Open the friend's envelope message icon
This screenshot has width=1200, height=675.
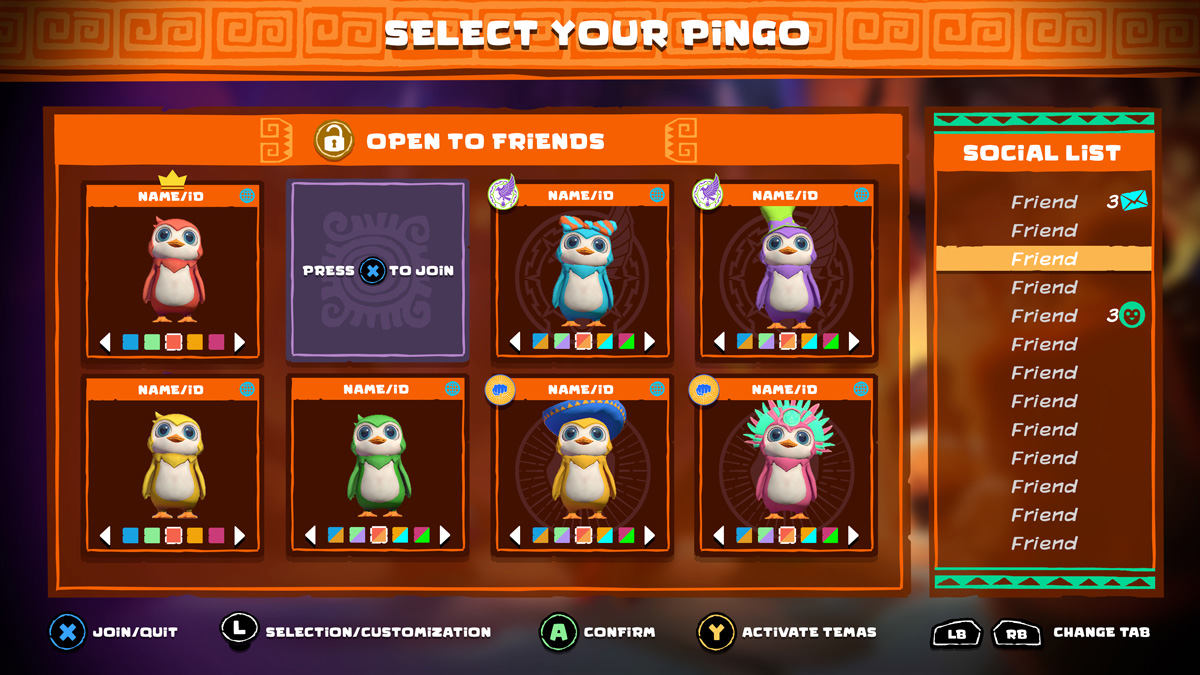[x=1134, y=202]
